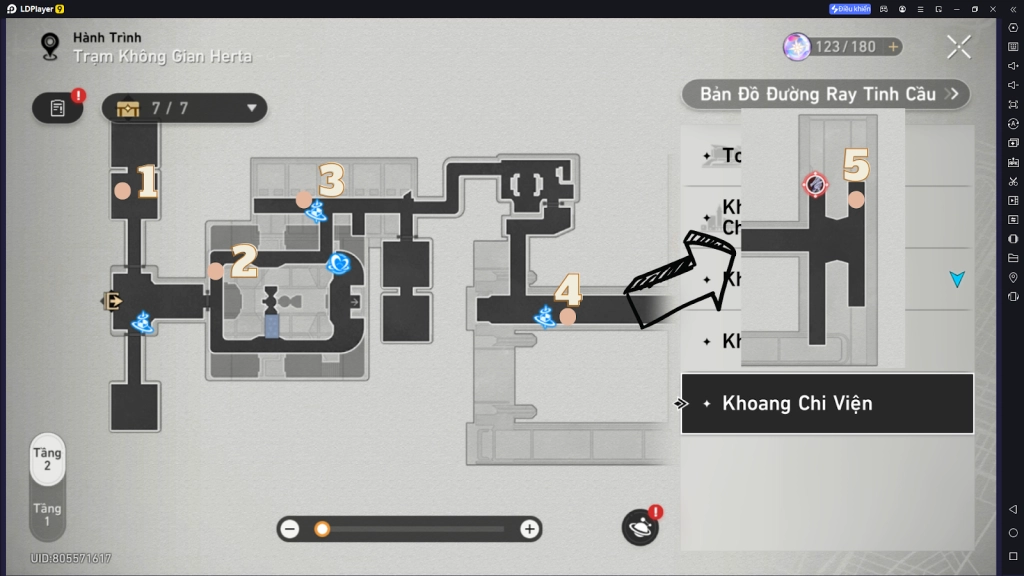Switch to floor Tầng 1
The height and width of the screenshot is (576, 1024).
(x=47, y=515)
